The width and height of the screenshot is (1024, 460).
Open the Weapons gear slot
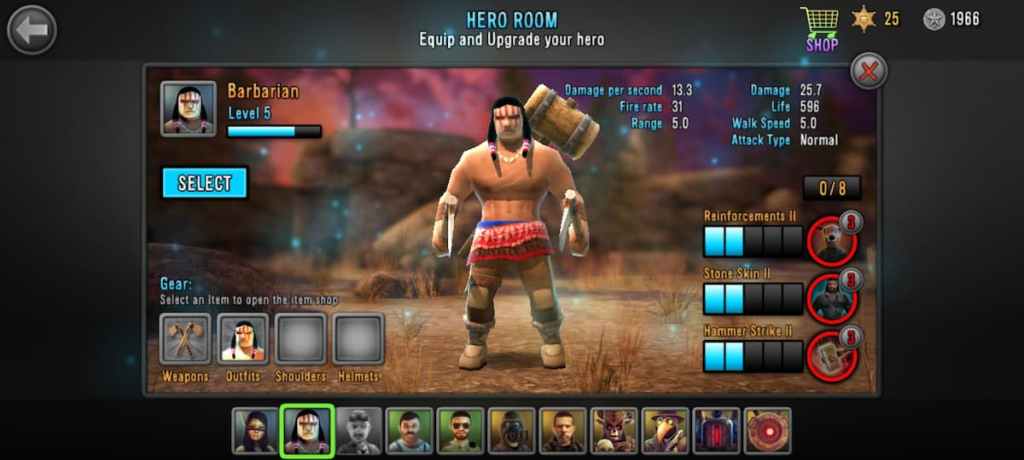[185, 339]
